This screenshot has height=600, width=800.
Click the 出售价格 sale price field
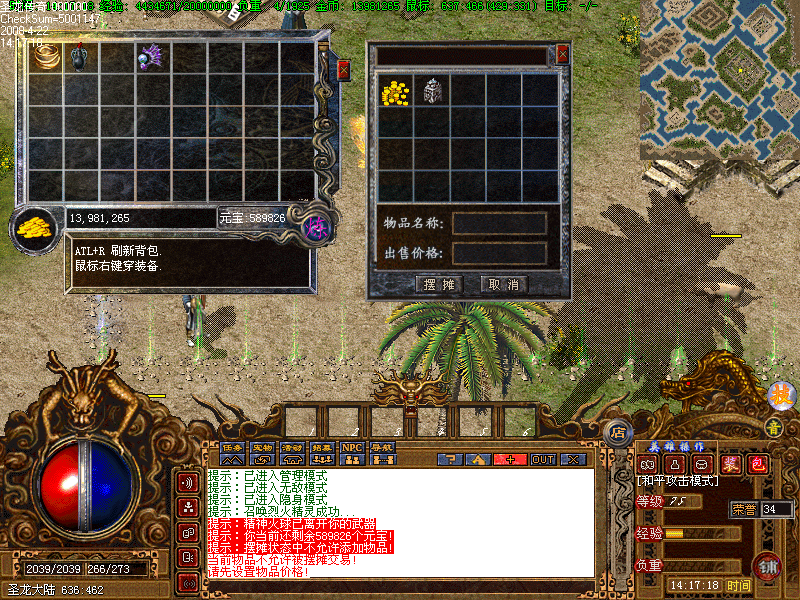click(x=499, y=253)
